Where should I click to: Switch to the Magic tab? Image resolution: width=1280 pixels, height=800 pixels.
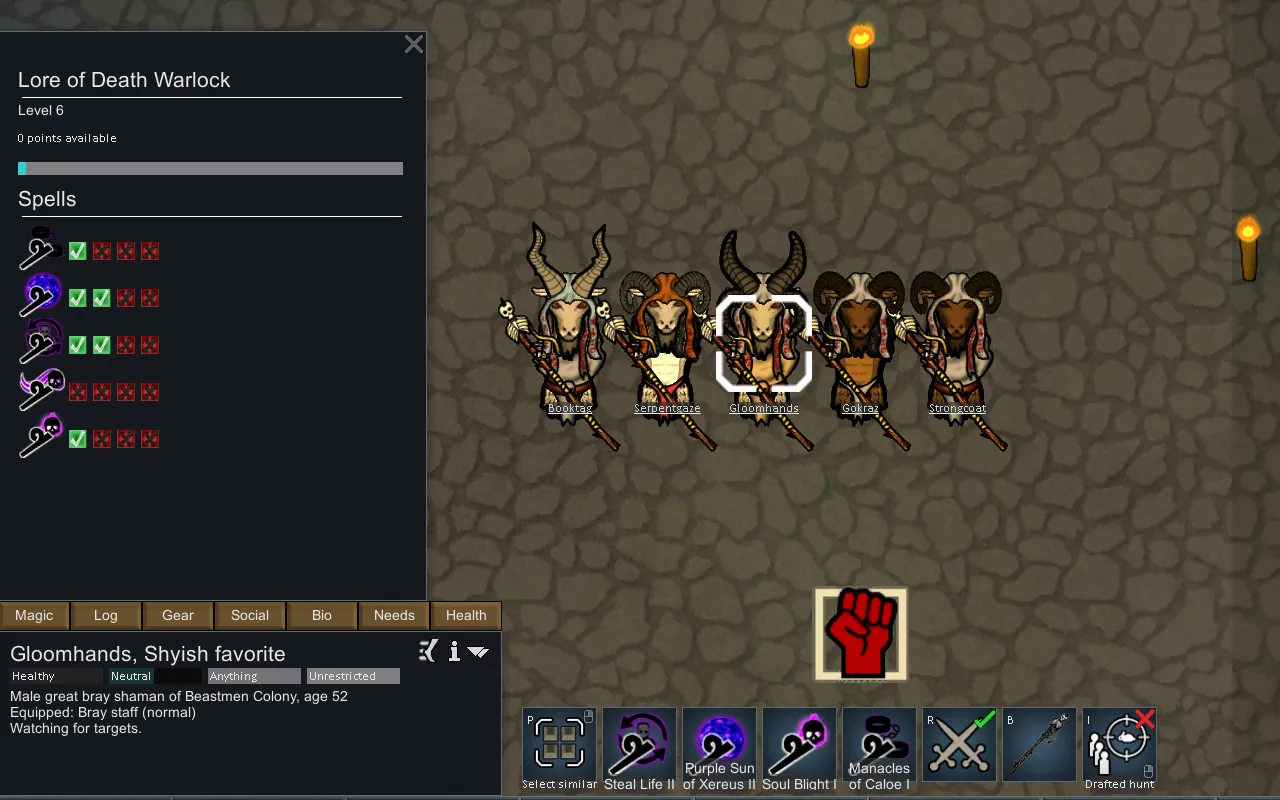(34, 615)
